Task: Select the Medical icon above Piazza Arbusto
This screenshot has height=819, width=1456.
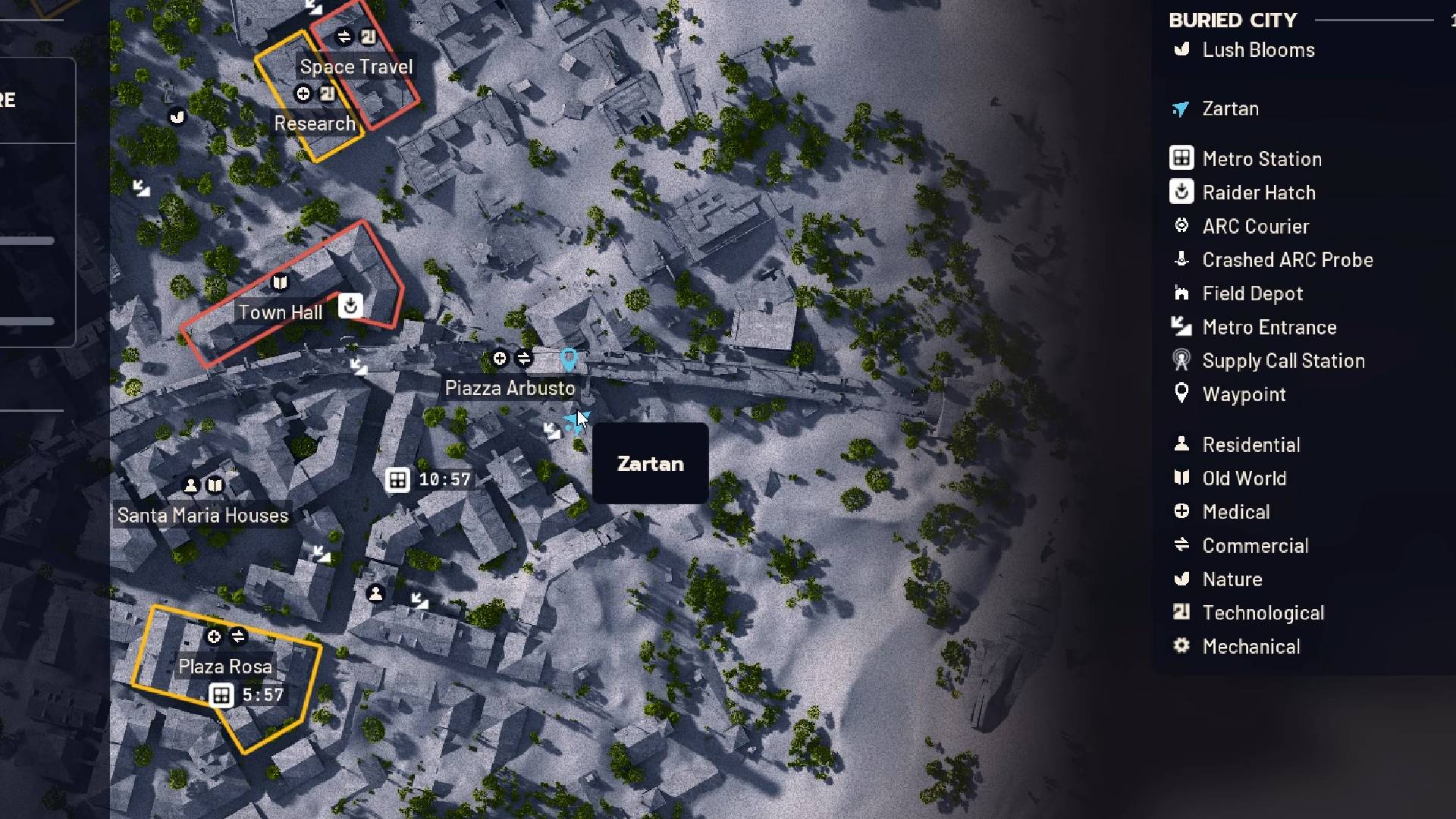Action: pyautogui.click(x=500, y=359)
